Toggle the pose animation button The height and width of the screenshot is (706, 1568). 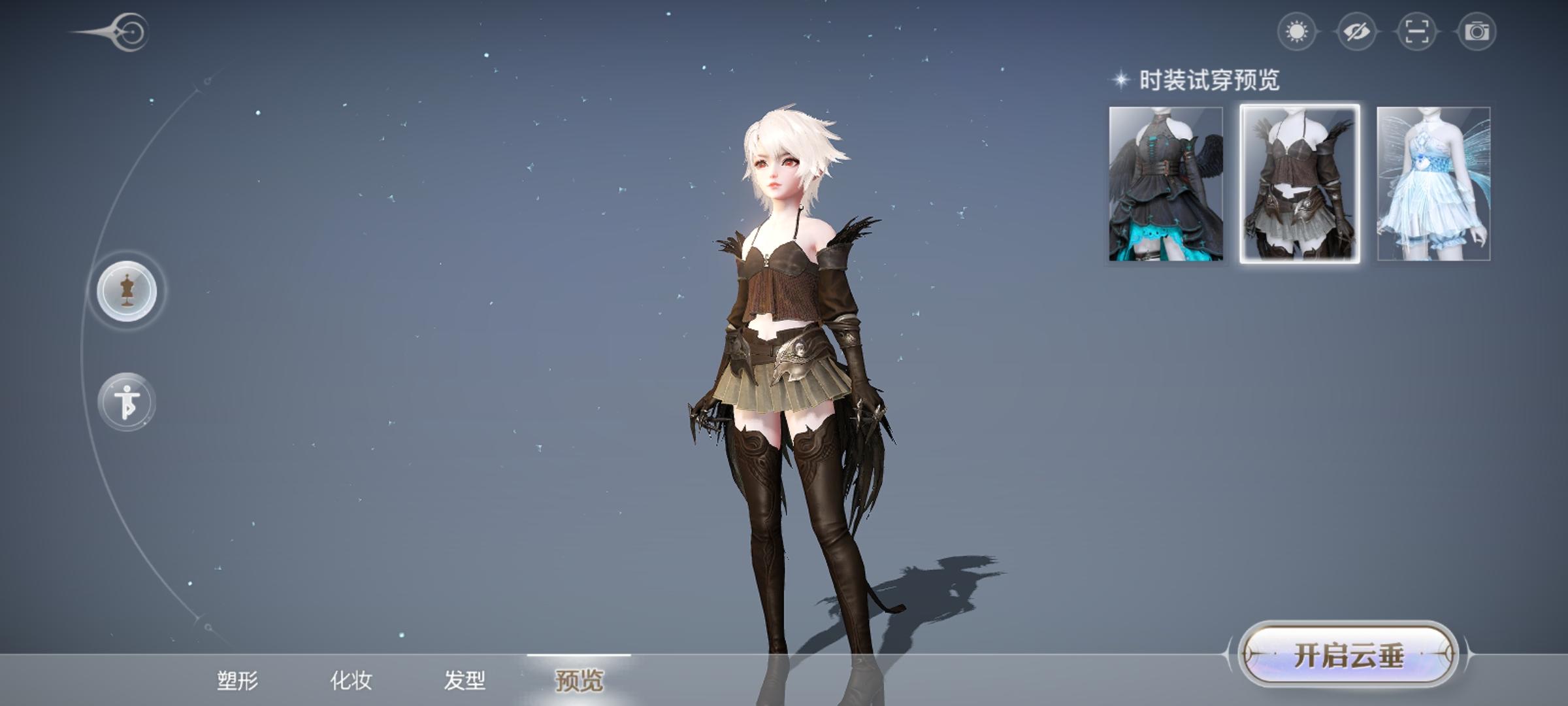[129, 401]
